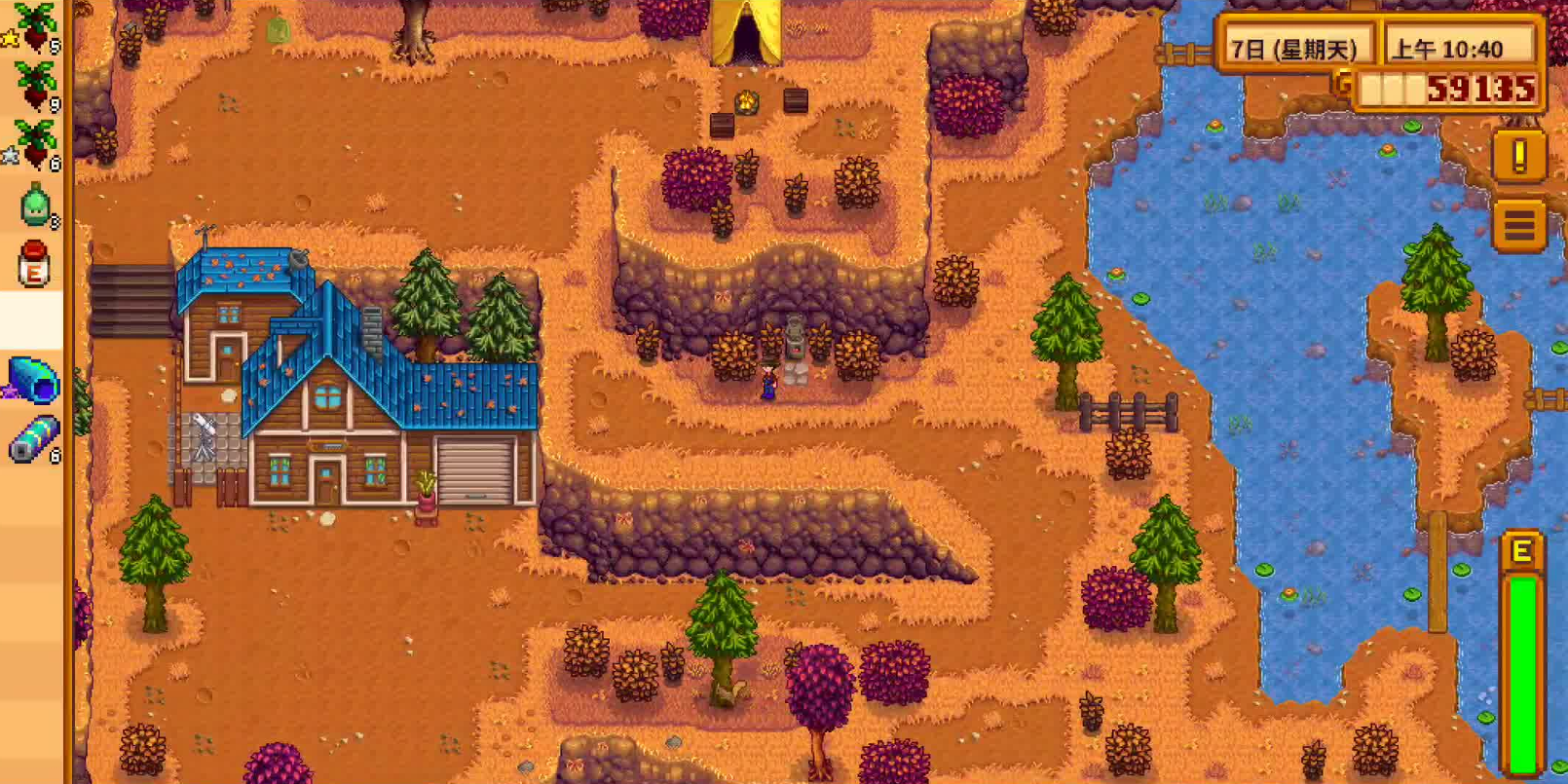Choose the green potion bottle slot

pos(35,205)
